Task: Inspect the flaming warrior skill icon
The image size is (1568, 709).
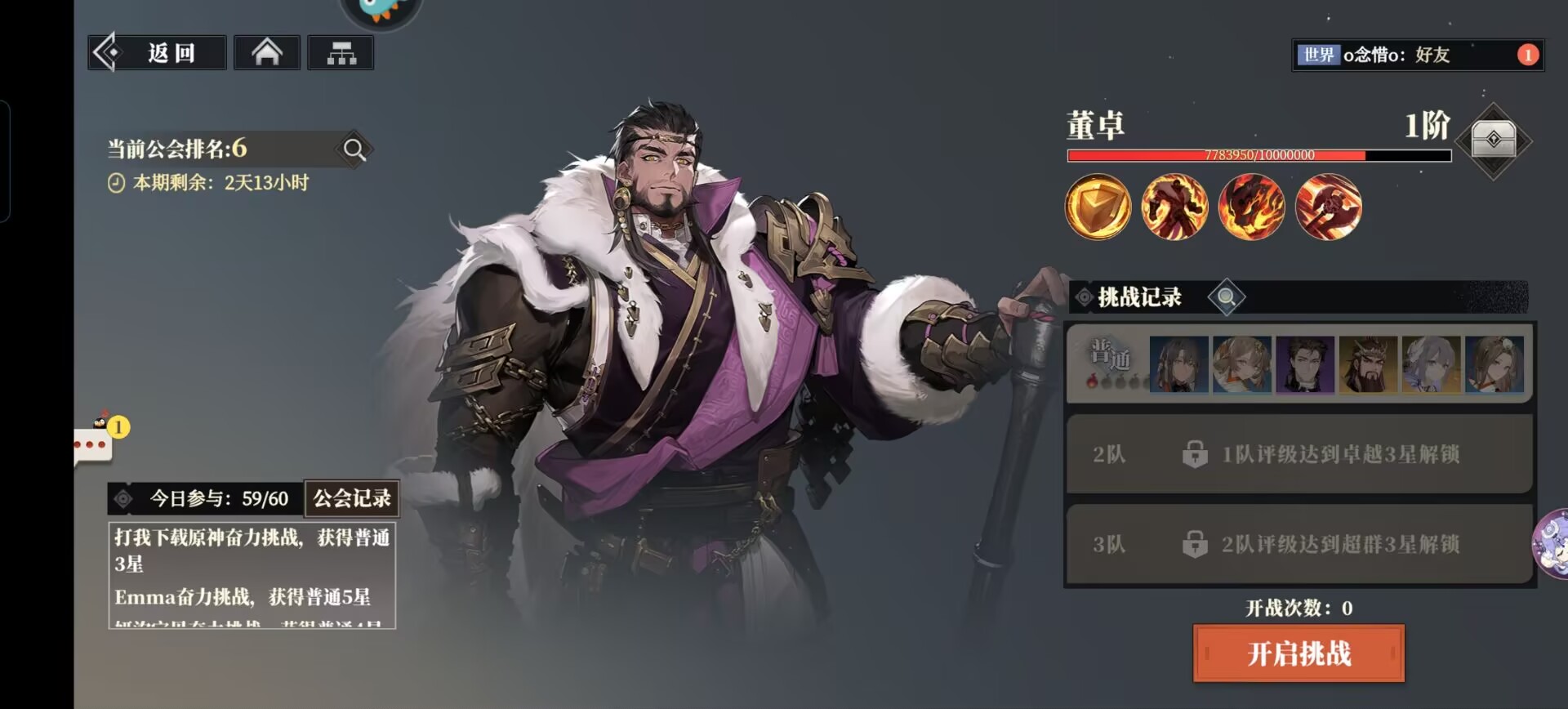Action: click(x=1174, y=207)
